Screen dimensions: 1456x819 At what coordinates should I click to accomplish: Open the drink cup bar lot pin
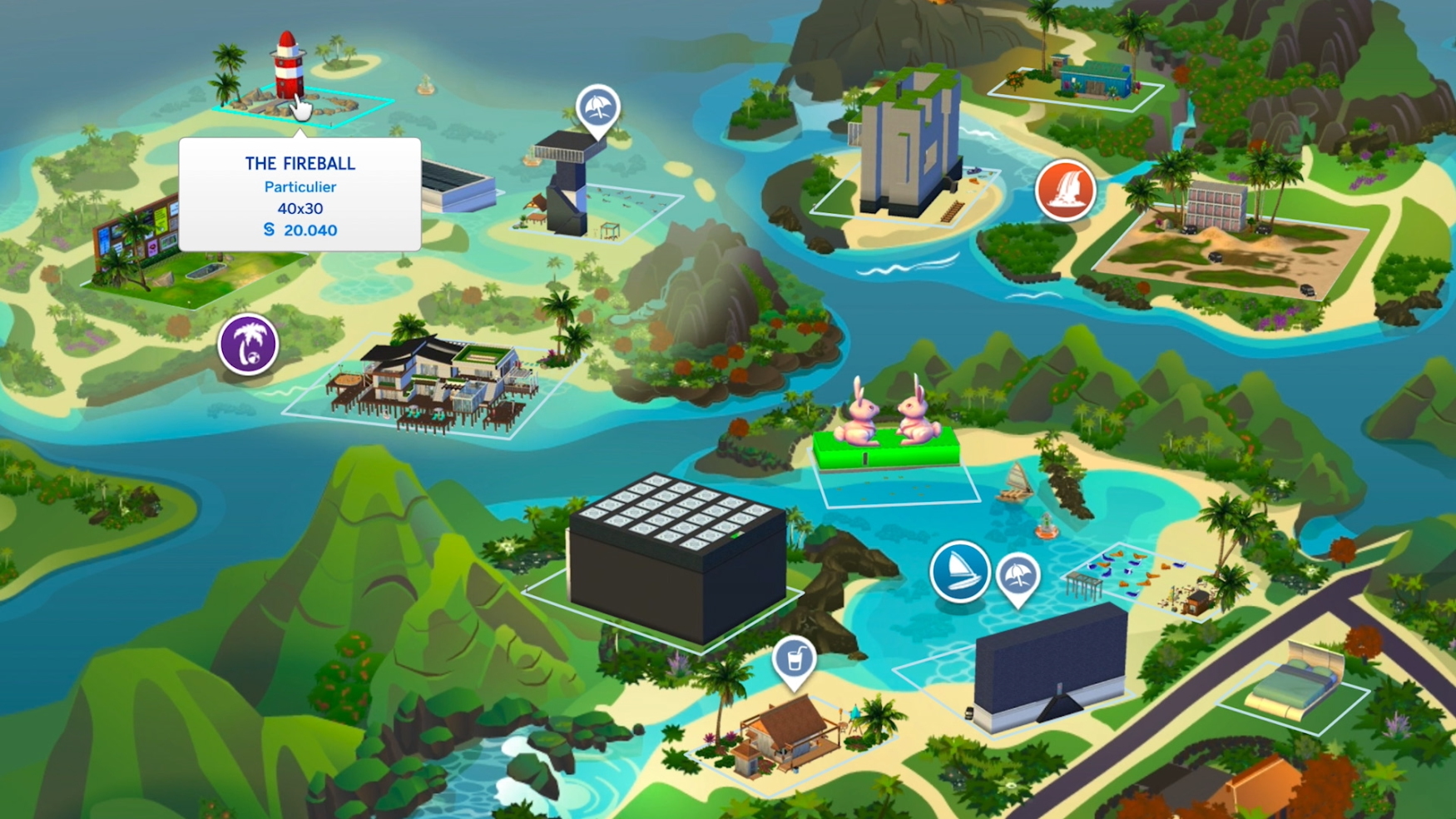pos(794,660)
